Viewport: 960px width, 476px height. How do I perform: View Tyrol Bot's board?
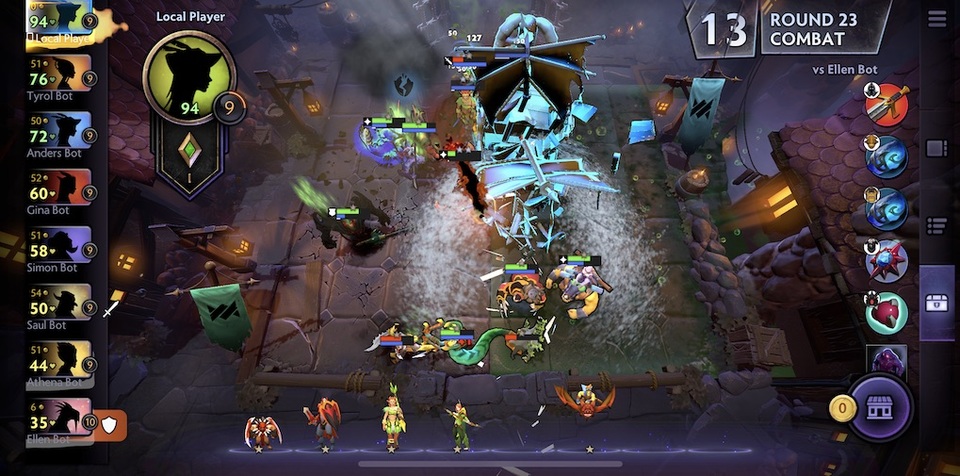coord(60,75)
